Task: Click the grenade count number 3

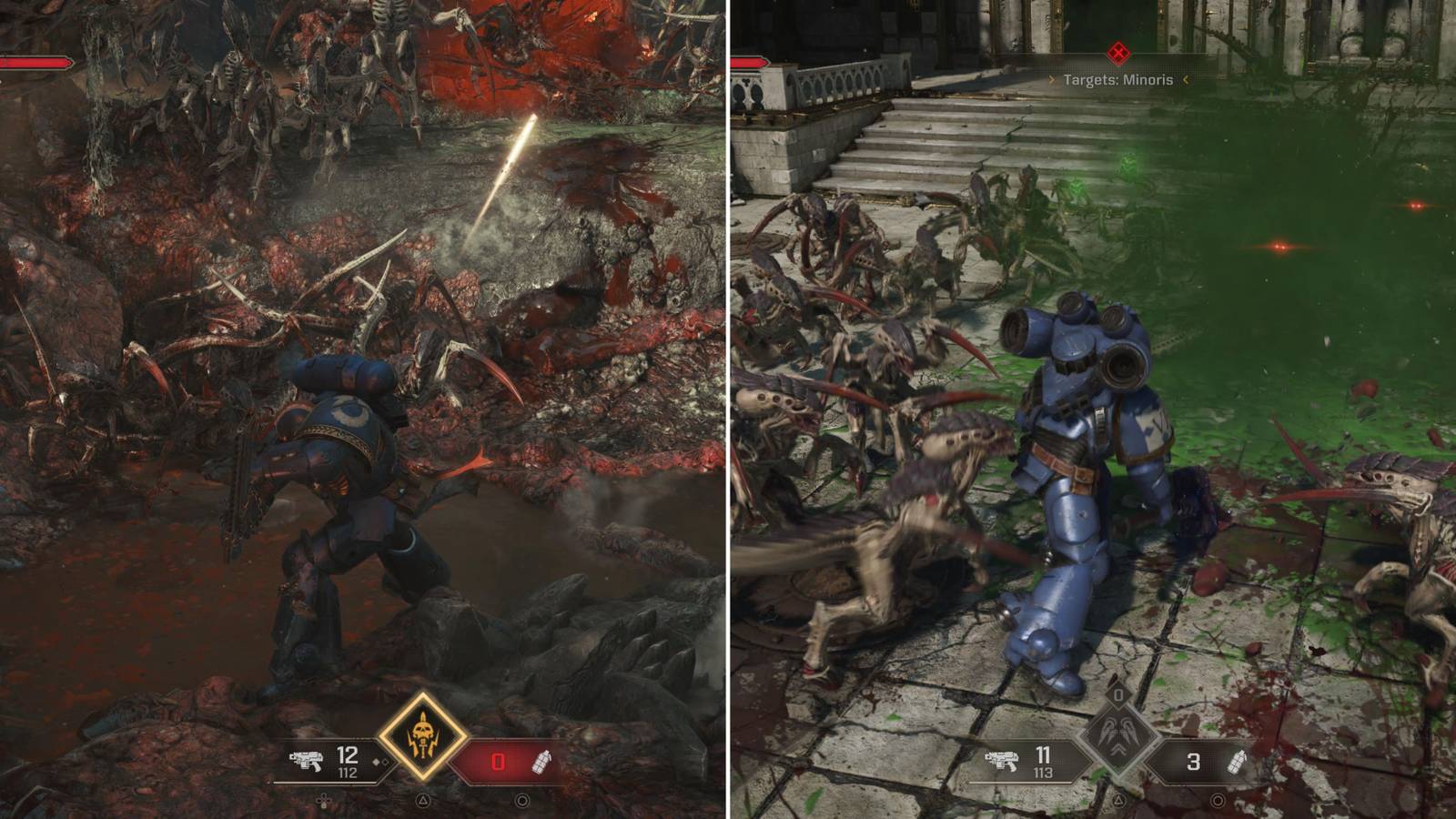Action: (1194, 761)
